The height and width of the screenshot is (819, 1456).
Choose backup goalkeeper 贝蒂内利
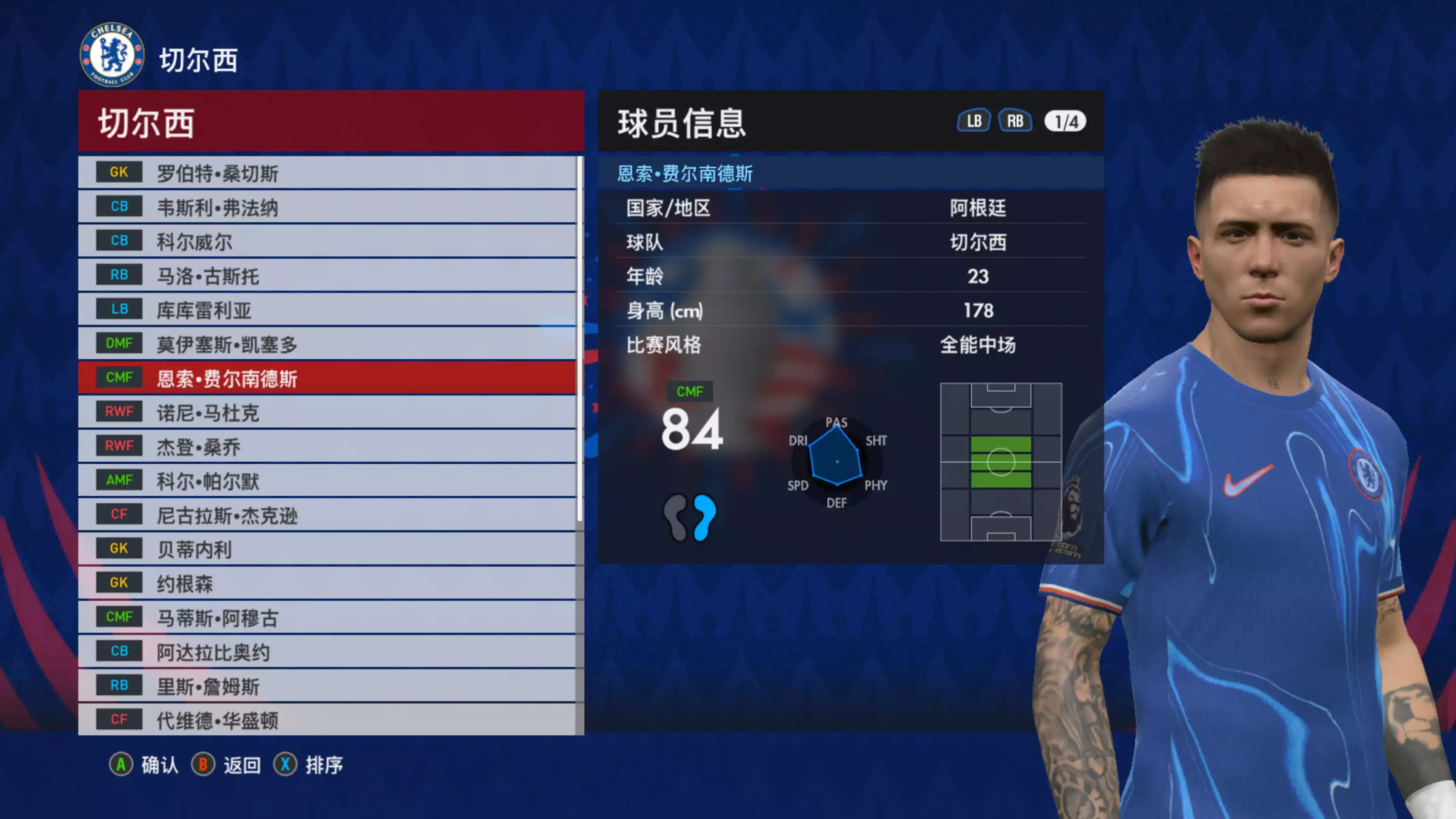[x=328, y=549]
